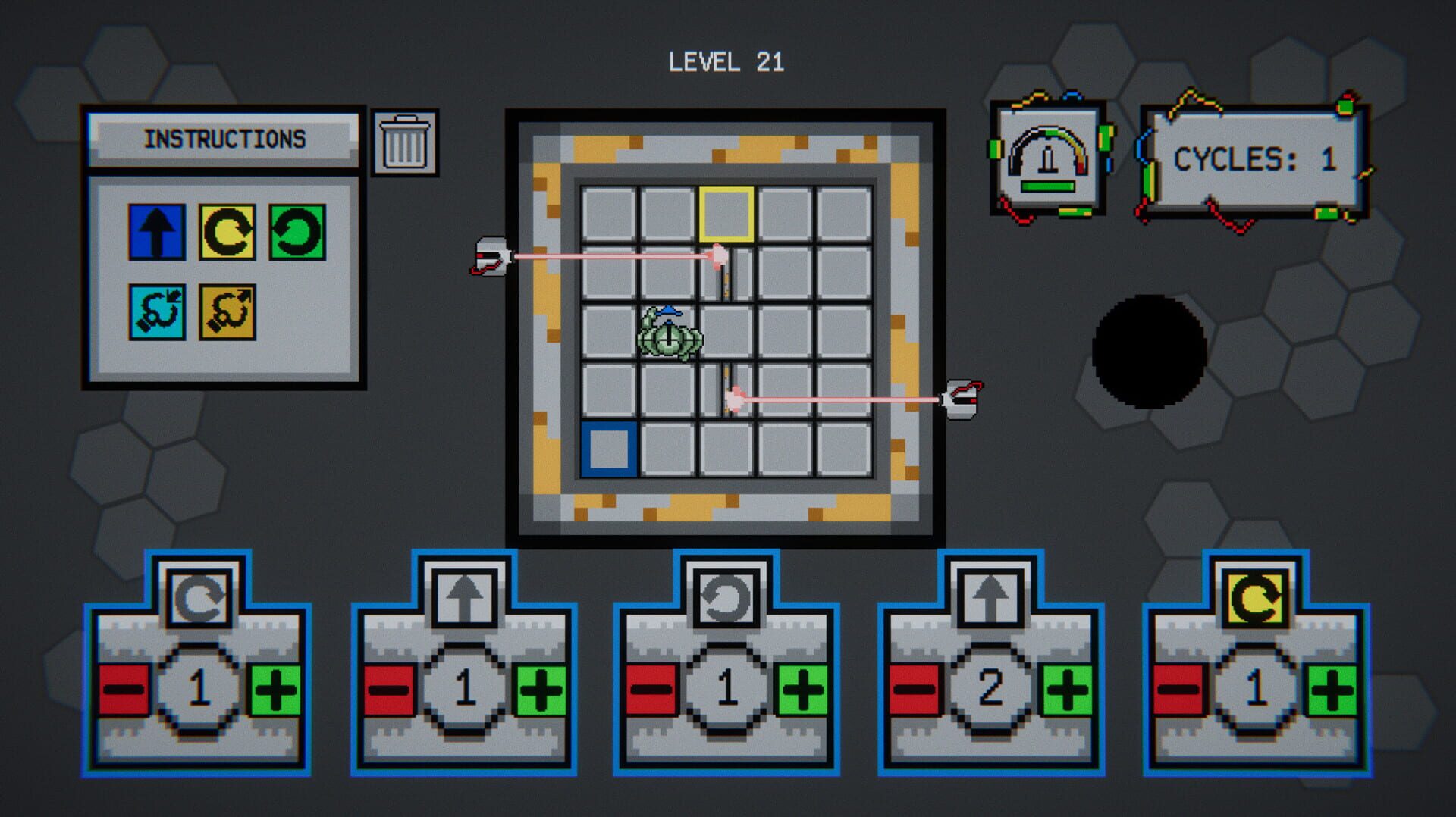This screenshot has height=817, width=1456.
Task: Click the up-arrow icon on the second command slot
Action: pyautogui.click(x=463, y=598)
